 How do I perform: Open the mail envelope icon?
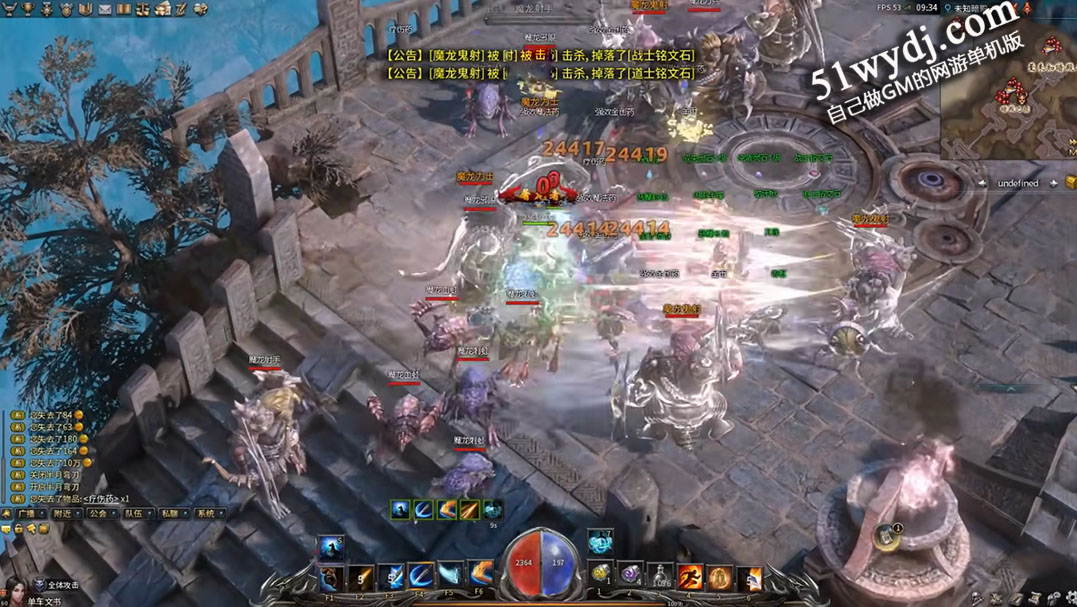[105, 9]
